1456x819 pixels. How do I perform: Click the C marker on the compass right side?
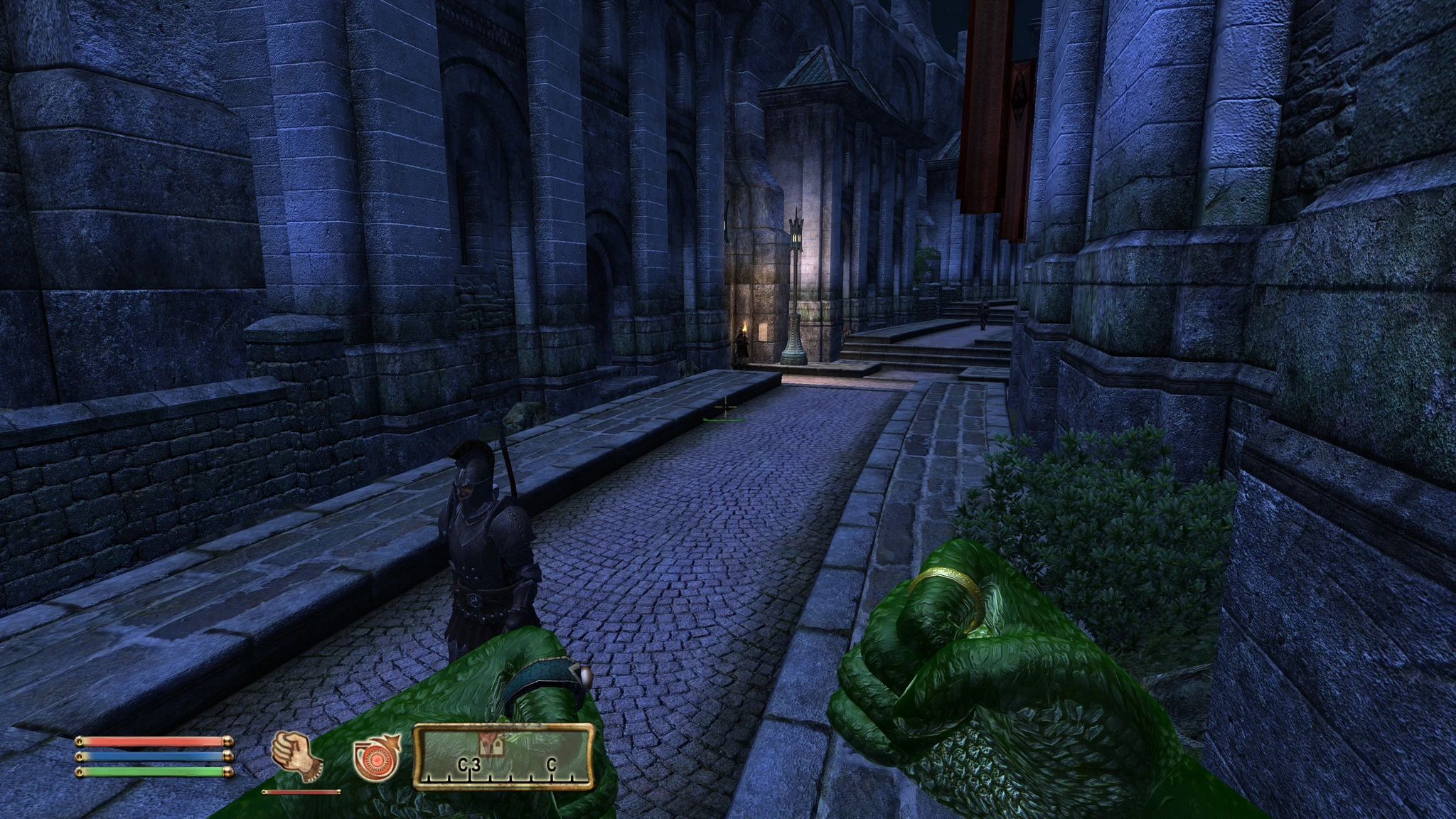551,764
